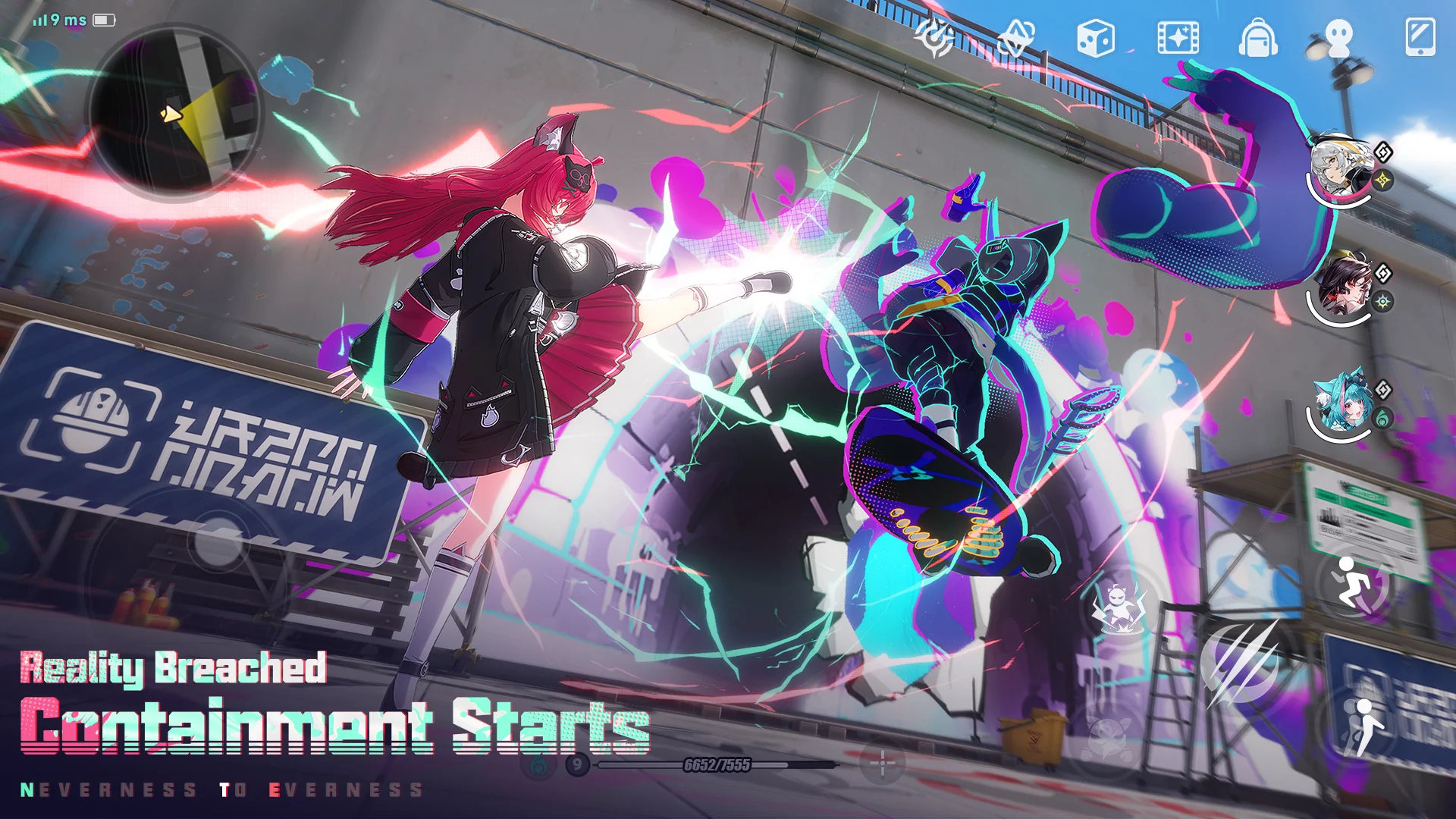Open the circular minimap

pyautogui.click(x=174, y=114)
